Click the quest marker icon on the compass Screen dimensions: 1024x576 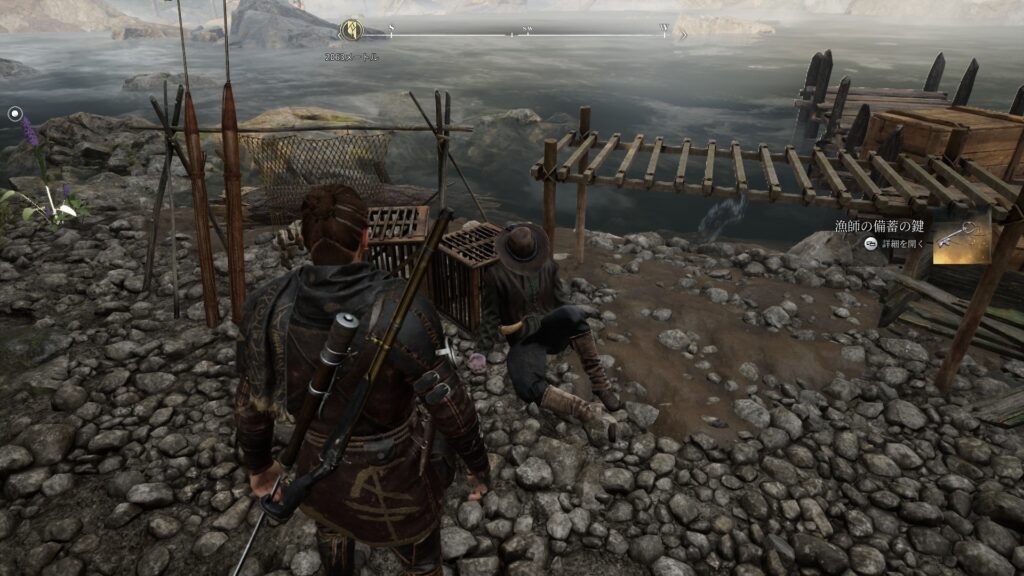[350, 31]
